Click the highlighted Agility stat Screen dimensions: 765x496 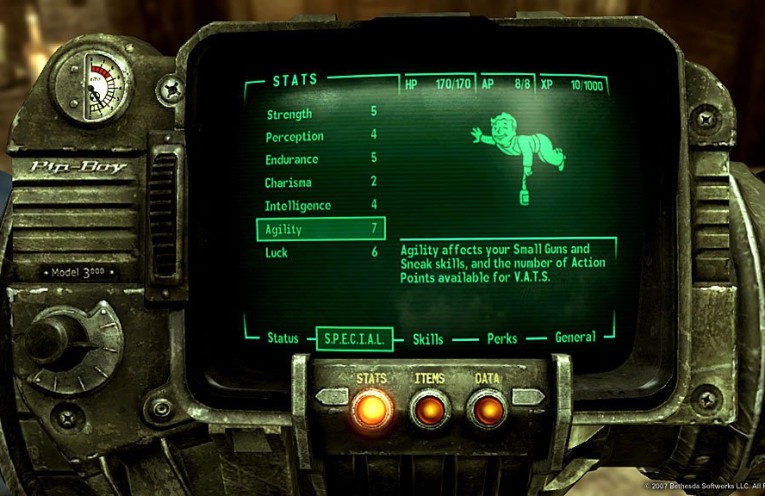coord(320,229)
